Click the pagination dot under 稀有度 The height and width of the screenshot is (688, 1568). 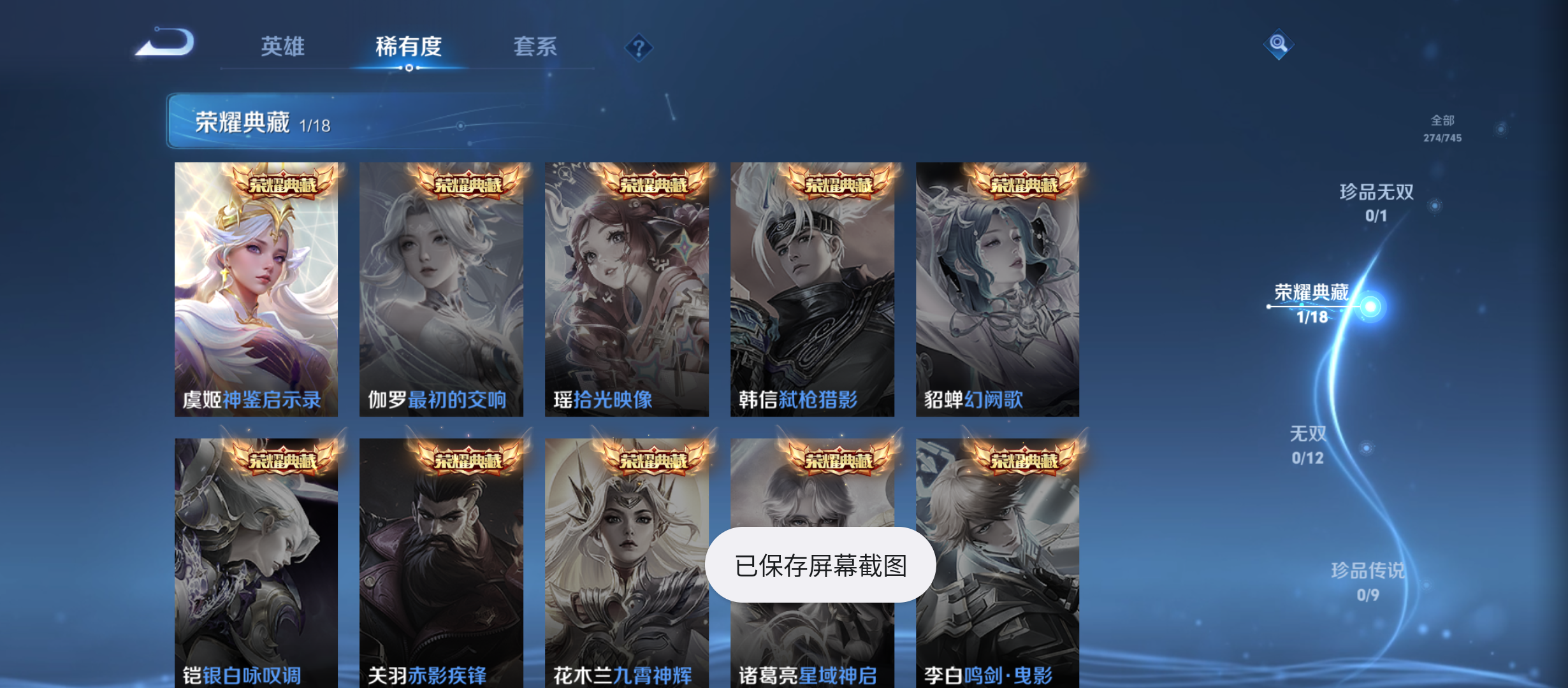(x=409, y=68)
